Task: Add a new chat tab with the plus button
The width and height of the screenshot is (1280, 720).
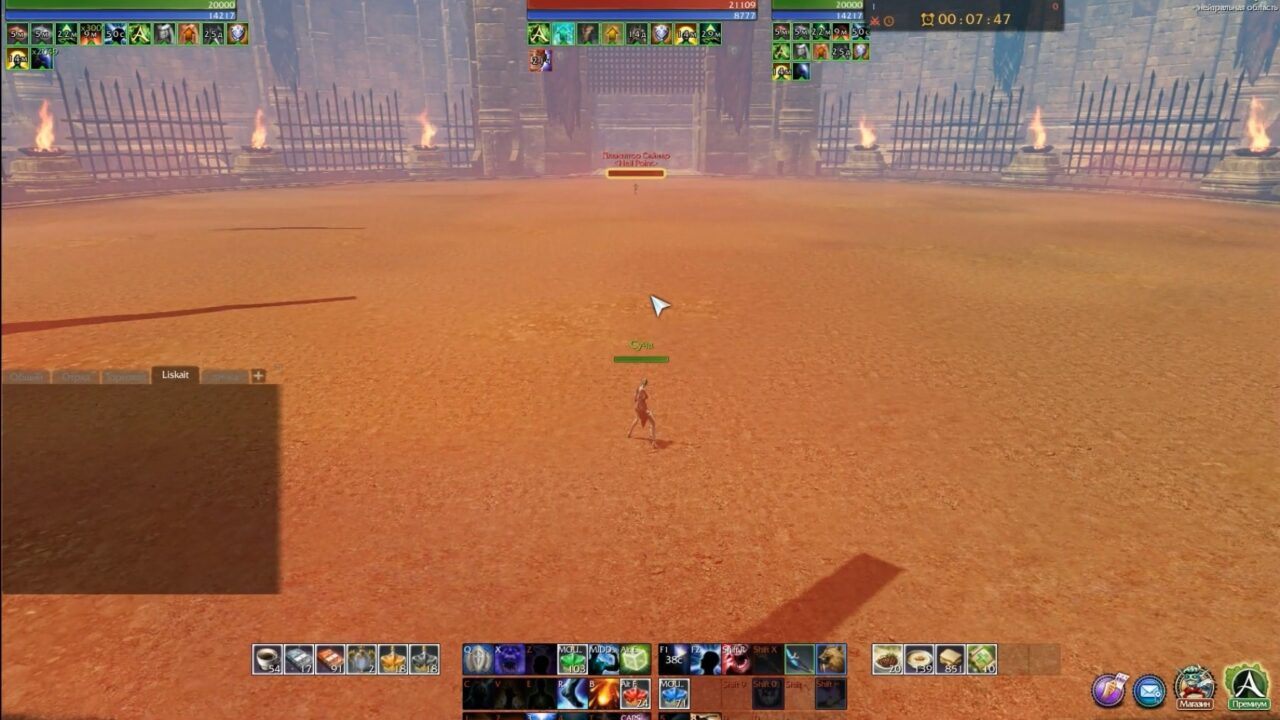Action: 257,377
